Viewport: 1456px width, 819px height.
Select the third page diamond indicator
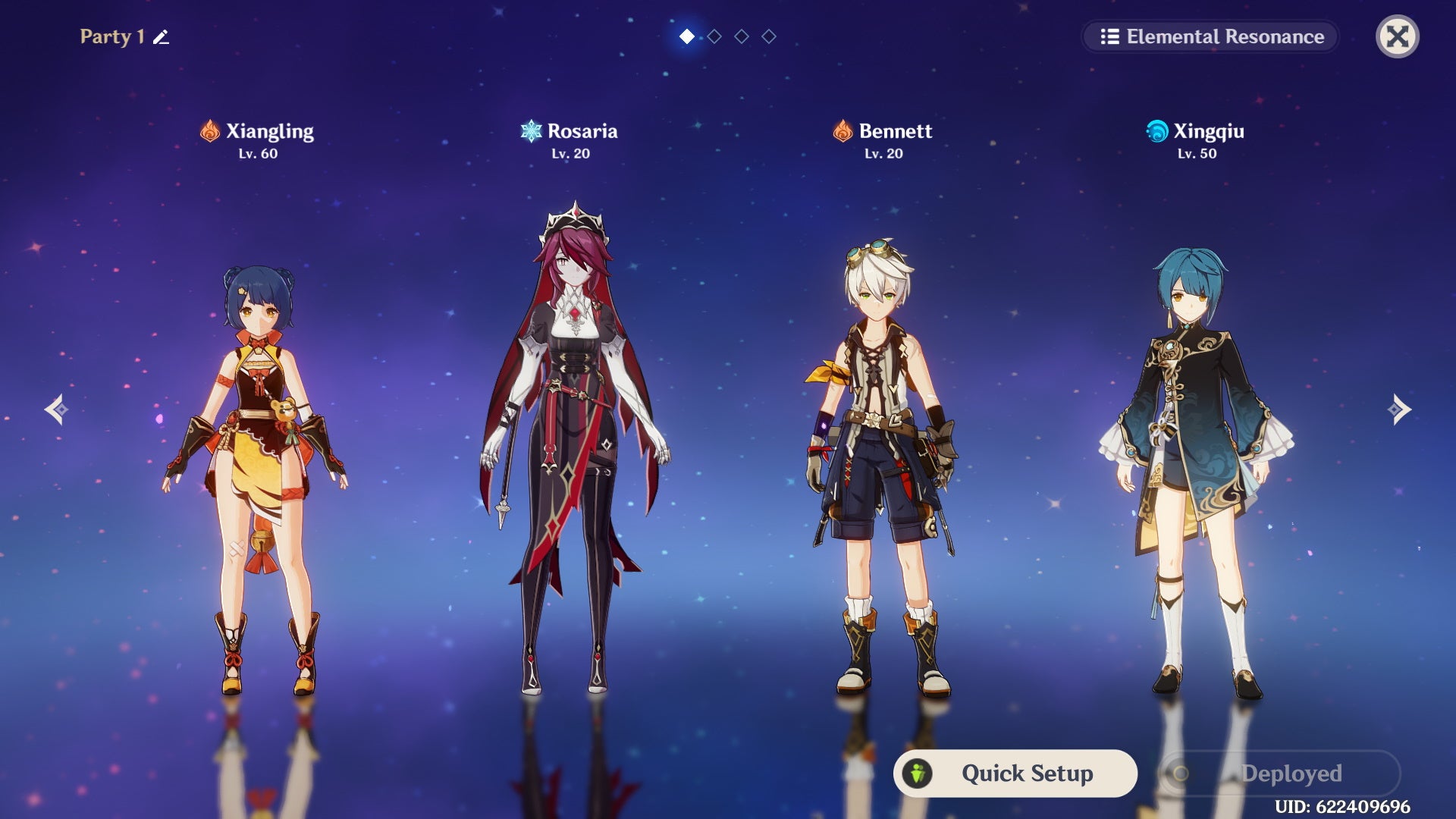pyautogui.click(x=741, y=34)
